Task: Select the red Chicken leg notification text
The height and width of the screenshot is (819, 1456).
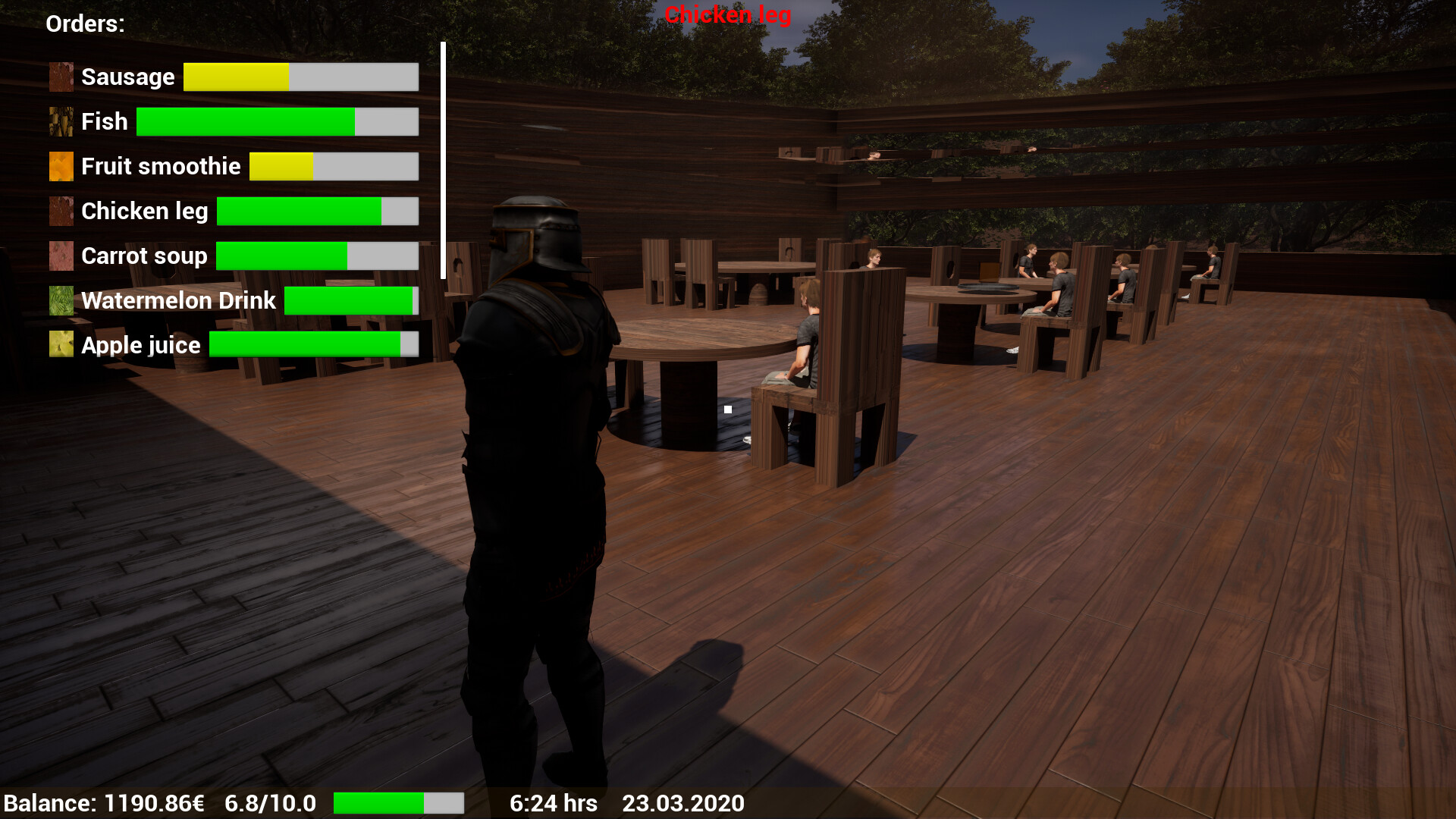Action: coord(727,14)
